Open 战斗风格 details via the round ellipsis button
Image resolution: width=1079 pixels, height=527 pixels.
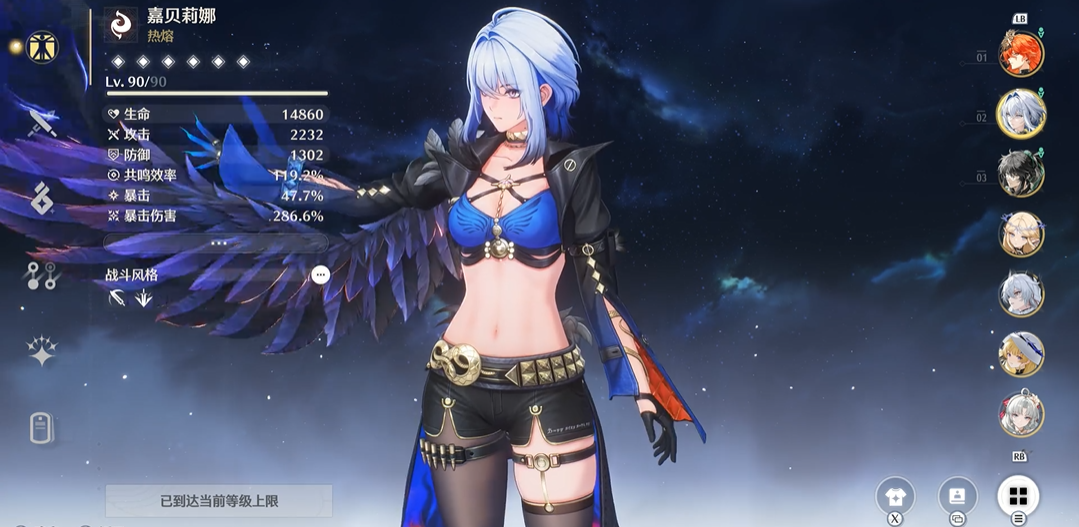(x=320, y=274)
